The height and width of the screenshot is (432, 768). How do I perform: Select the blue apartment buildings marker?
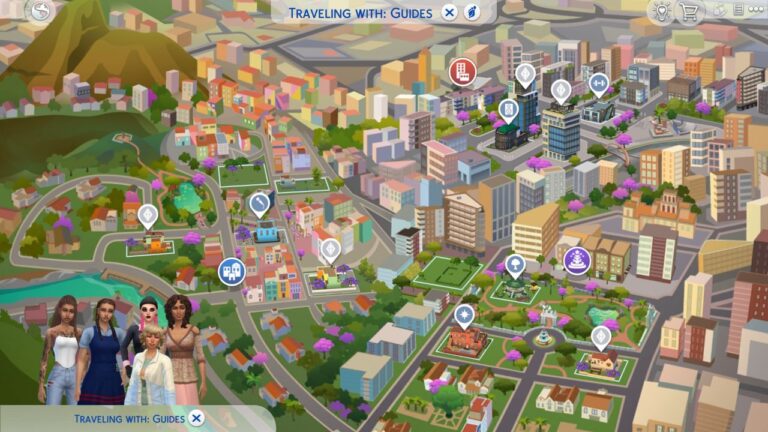[231, 271]
